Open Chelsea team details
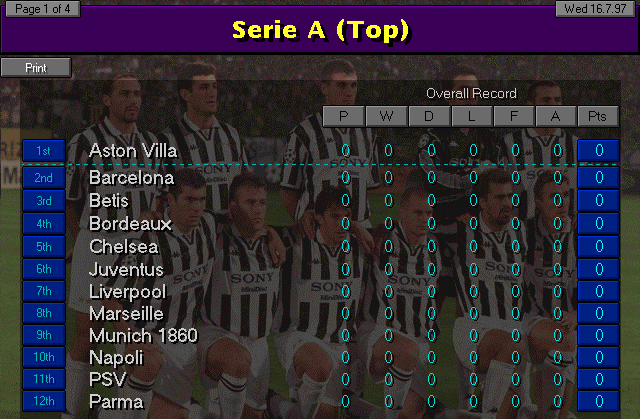The image size is (640, 419). (124, 246)
